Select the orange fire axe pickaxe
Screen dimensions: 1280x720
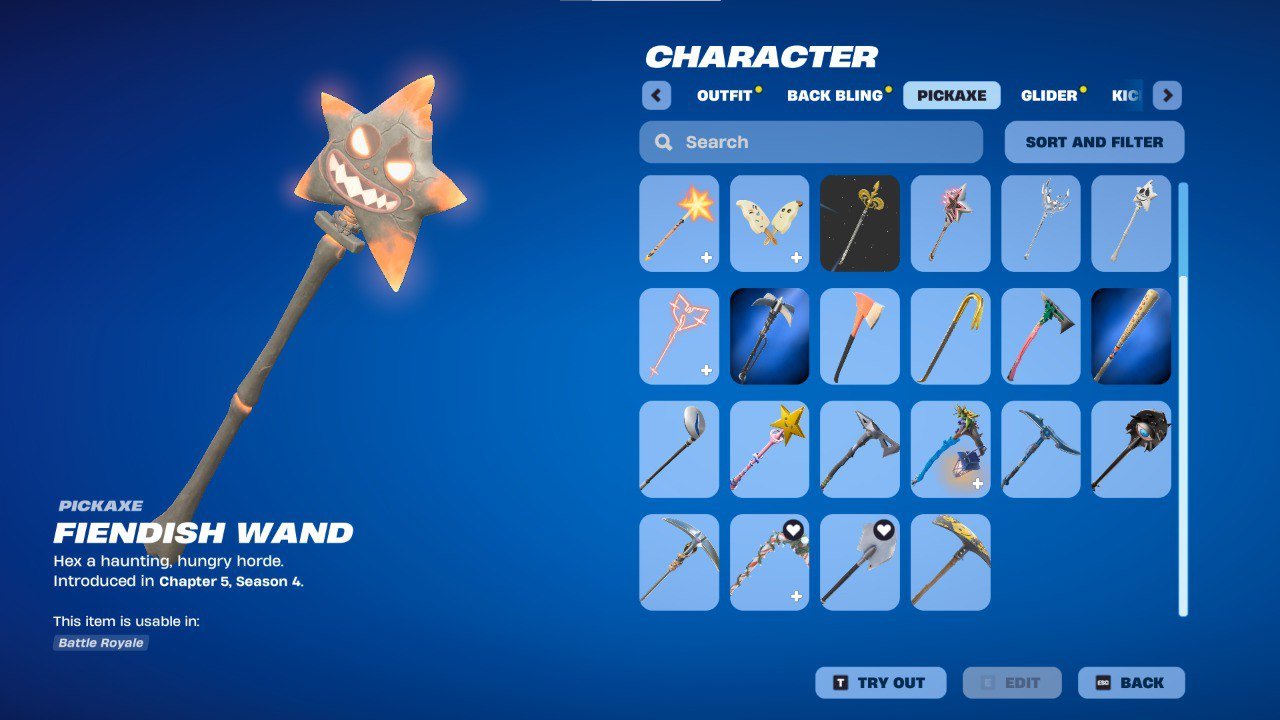tap(858, 336)
